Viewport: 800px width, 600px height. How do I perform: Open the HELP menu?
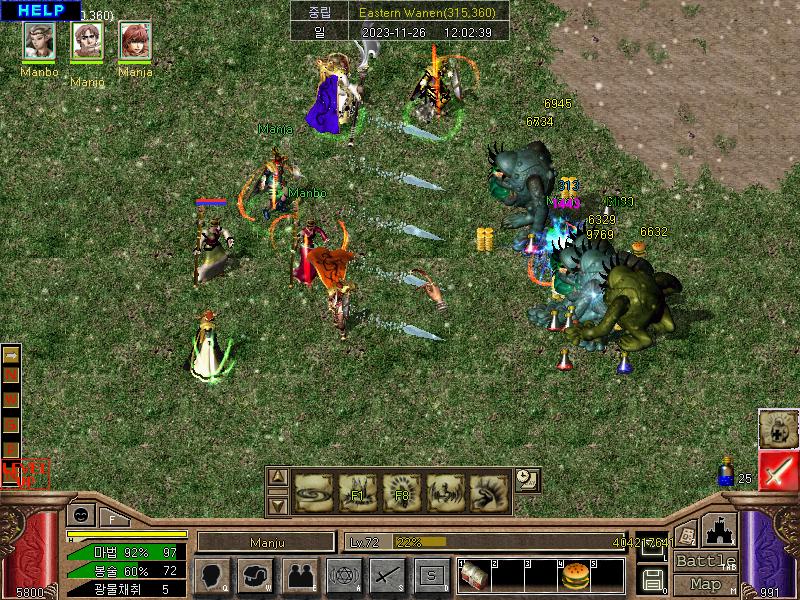(x=41, y=10)
